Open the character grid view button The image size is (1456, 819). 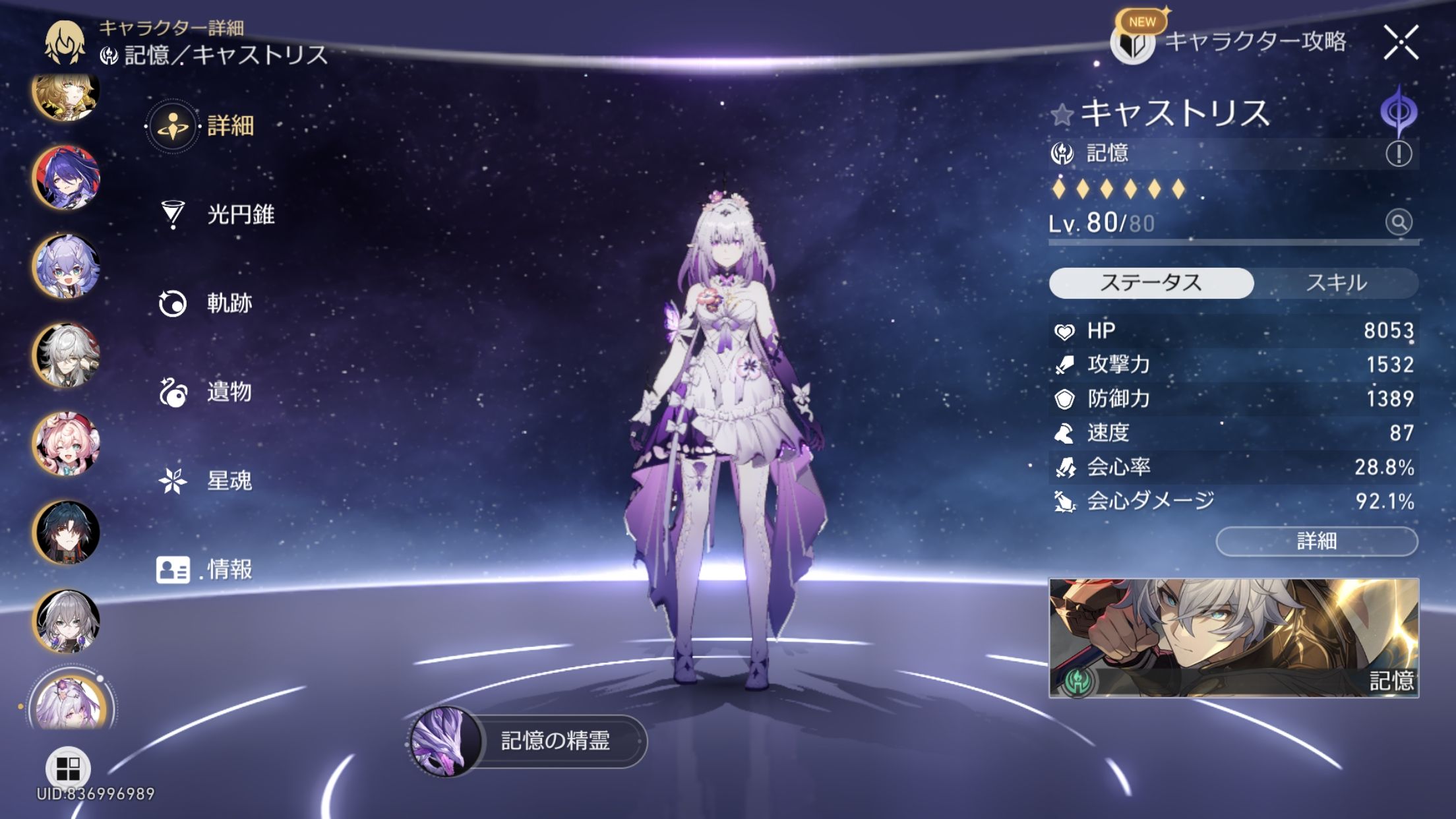(x=68, y=768)
